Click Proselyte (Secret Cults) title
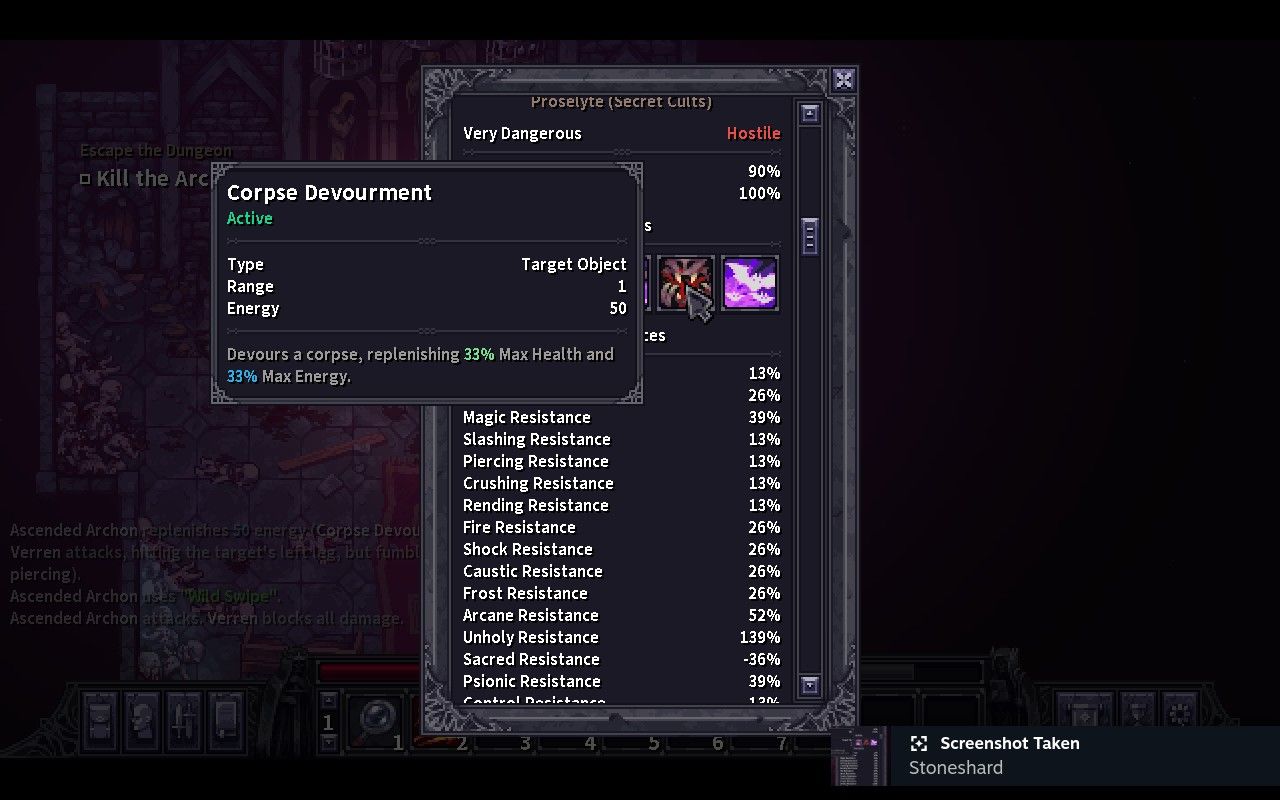Image resolution: width=1280 pixels, height=800 pixels. [x=621, y=101]
